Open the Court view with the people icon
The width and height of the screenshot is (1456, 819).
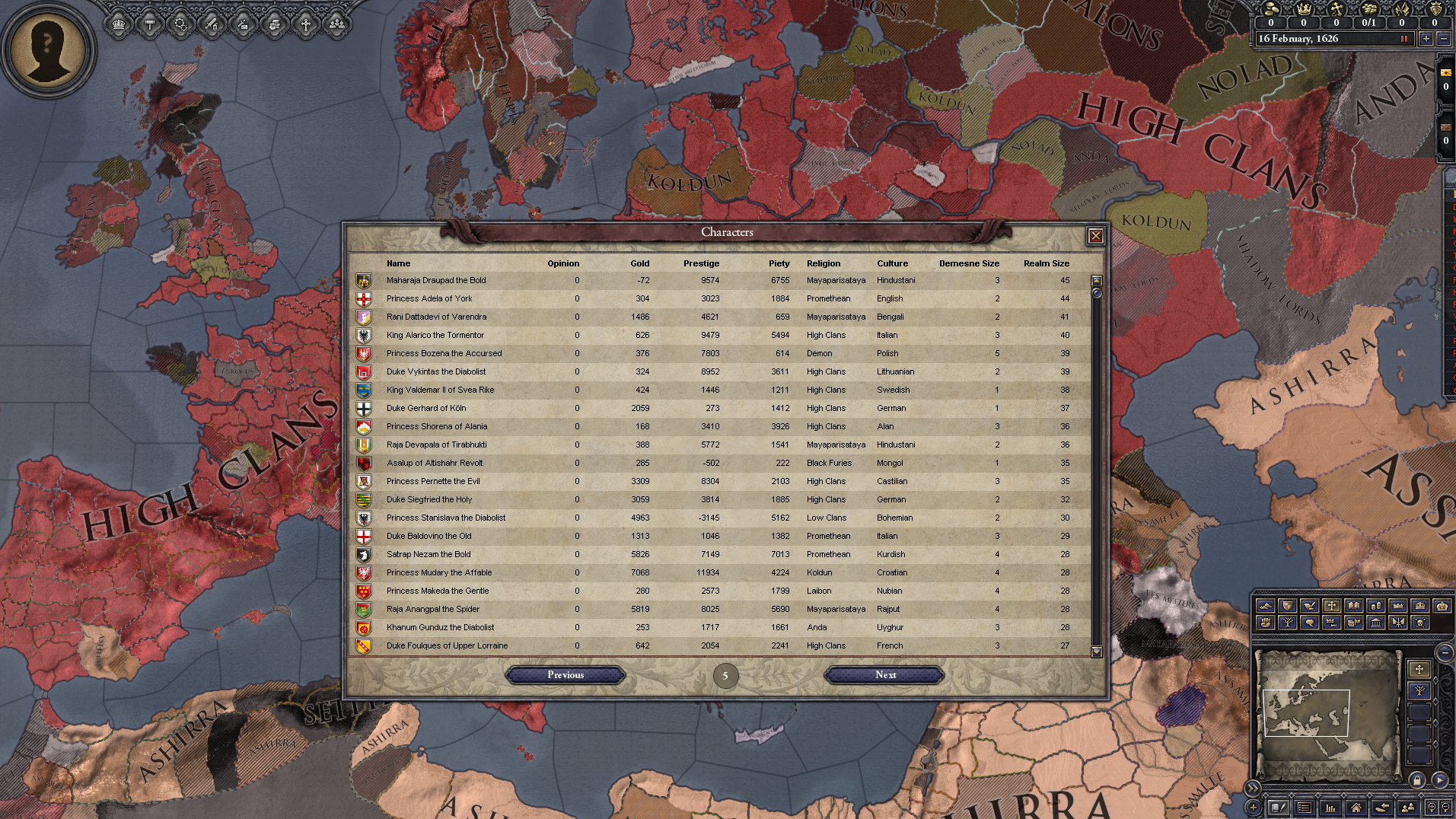[x=337, y=24]
